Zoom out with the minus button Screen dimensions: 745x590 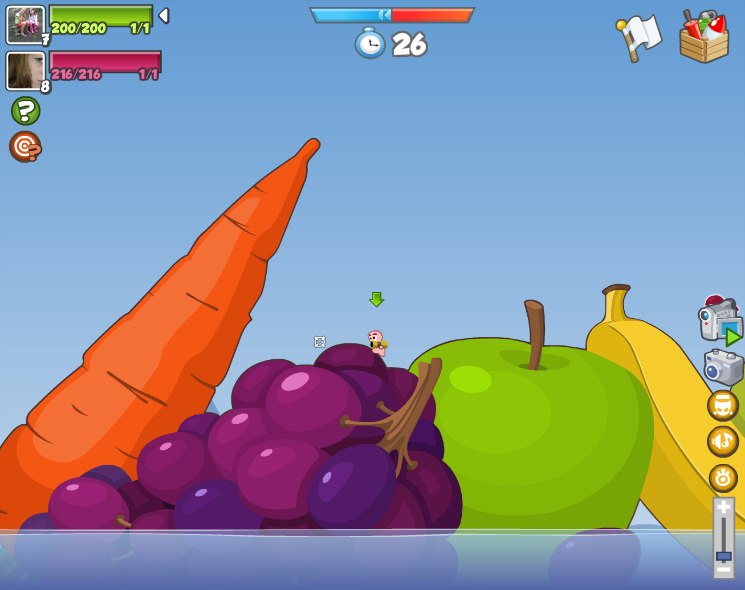[x=723, y=571]
